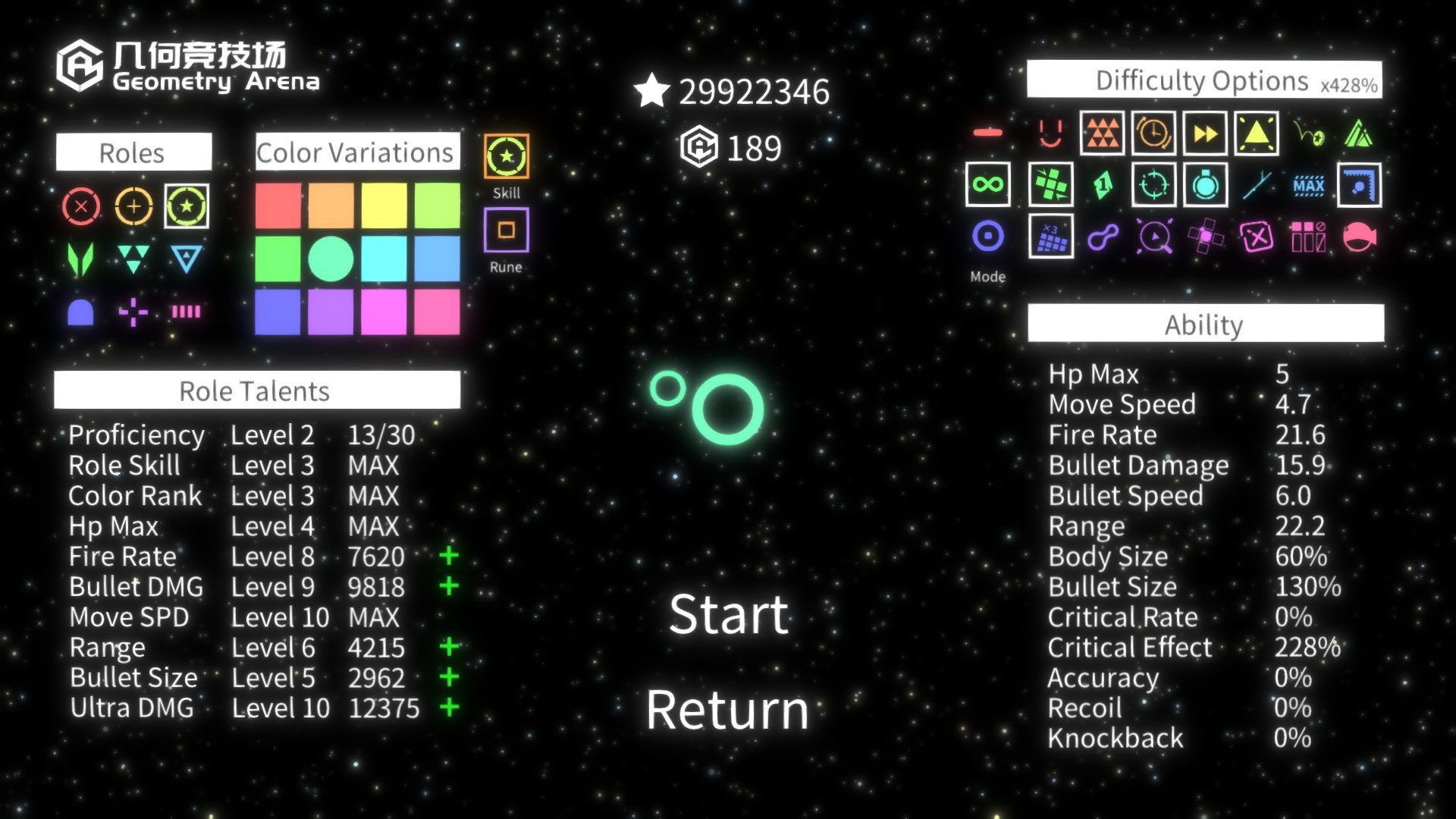The image size is (1456, 819).
Task: Upgrade Fire Rate with its plus button
Action: tap(450, 556)
